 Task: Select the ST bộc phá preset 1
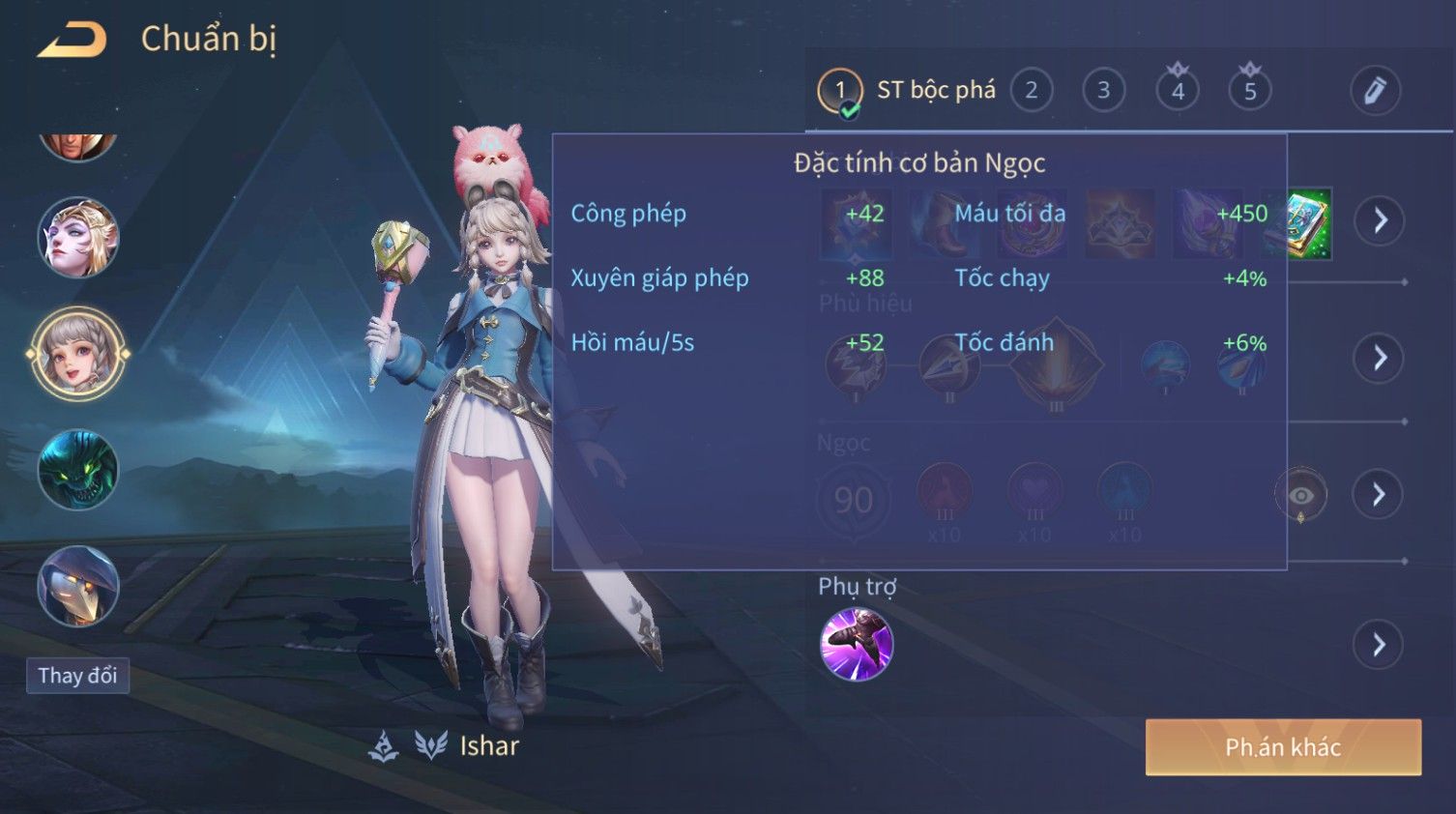click(x=840, y=91)
